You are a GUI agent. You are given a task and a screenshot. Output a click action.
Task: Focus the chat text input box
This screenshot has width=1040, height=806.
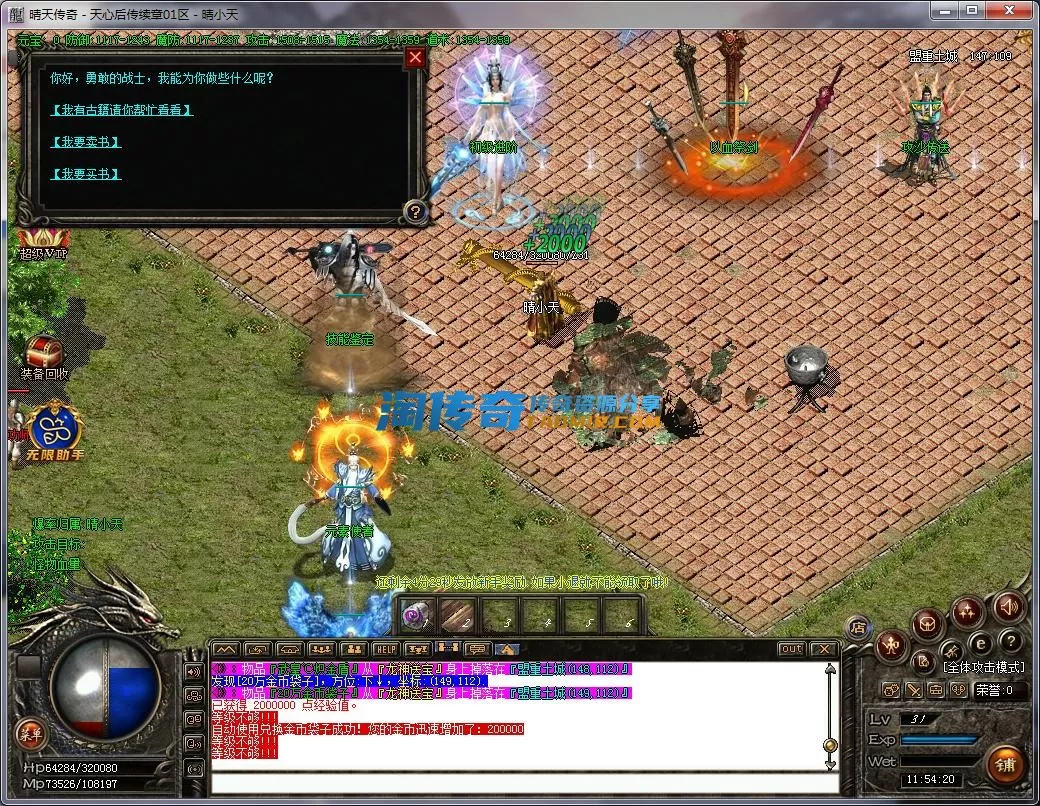click(520, 782)
